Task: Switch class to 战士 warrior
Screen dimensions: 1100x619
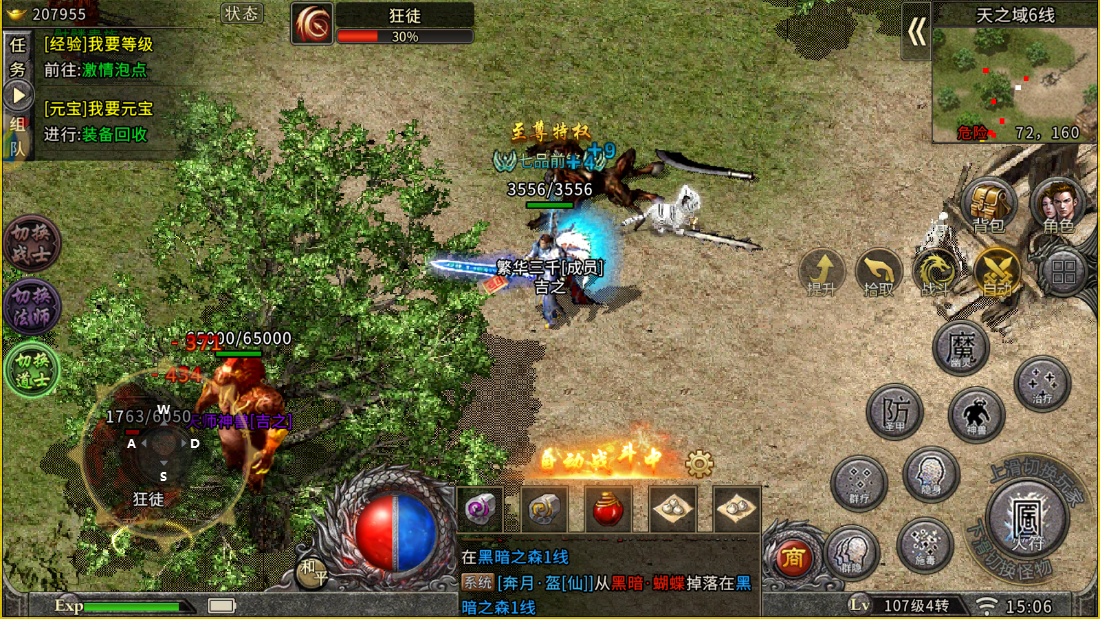Action: (32, 243)
